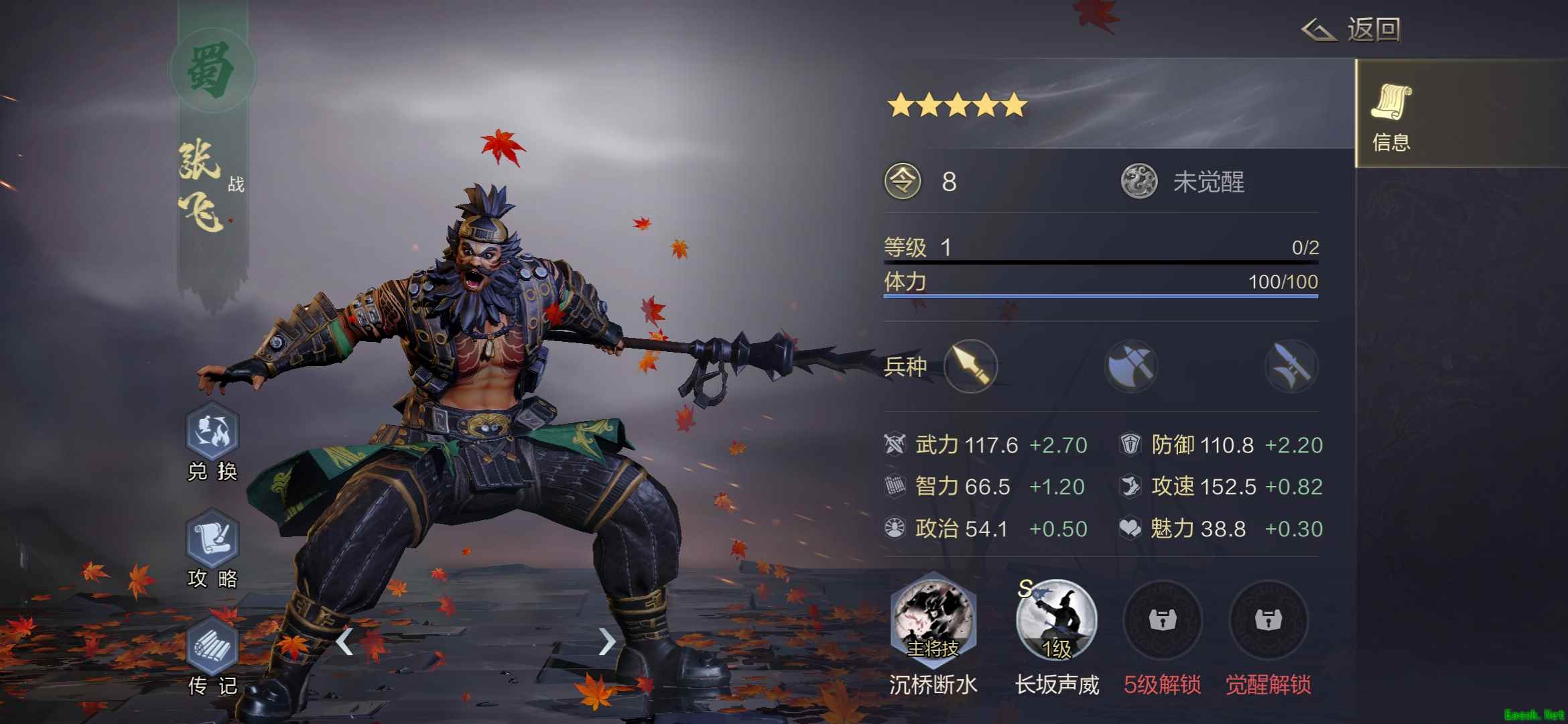Open the 攻略 strategy guide
Viewport: 1568px width, 724px height.
[x=212, y=540]
